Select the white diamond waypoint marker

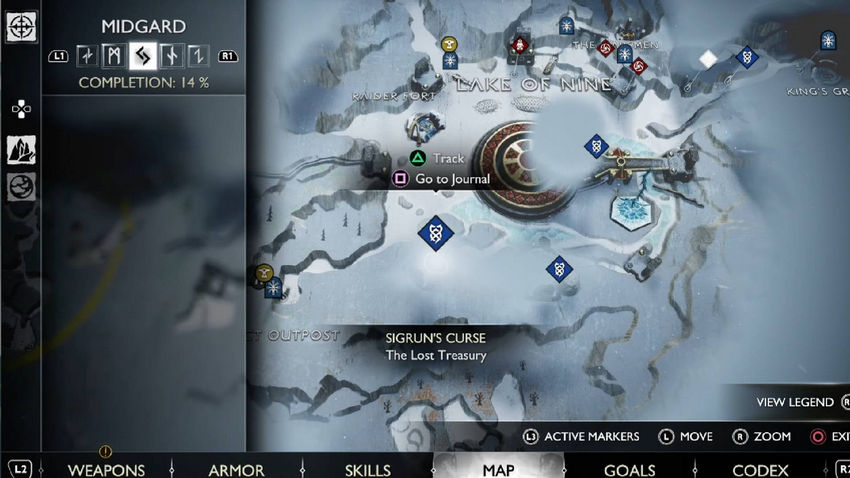click(708, 59)
